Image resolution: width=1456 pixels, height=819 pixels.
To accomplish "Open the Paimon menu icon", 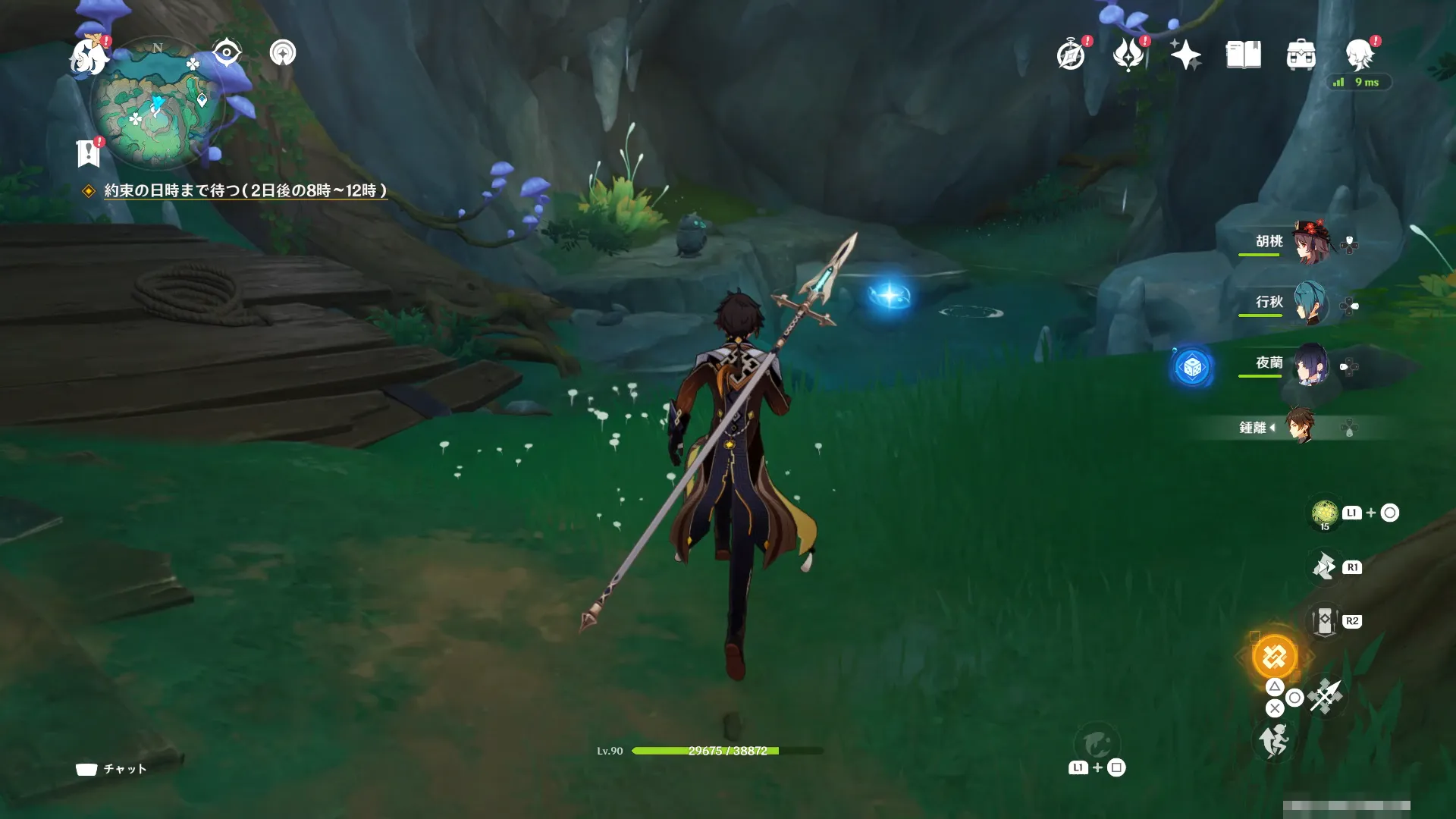I will pos(89,57).
